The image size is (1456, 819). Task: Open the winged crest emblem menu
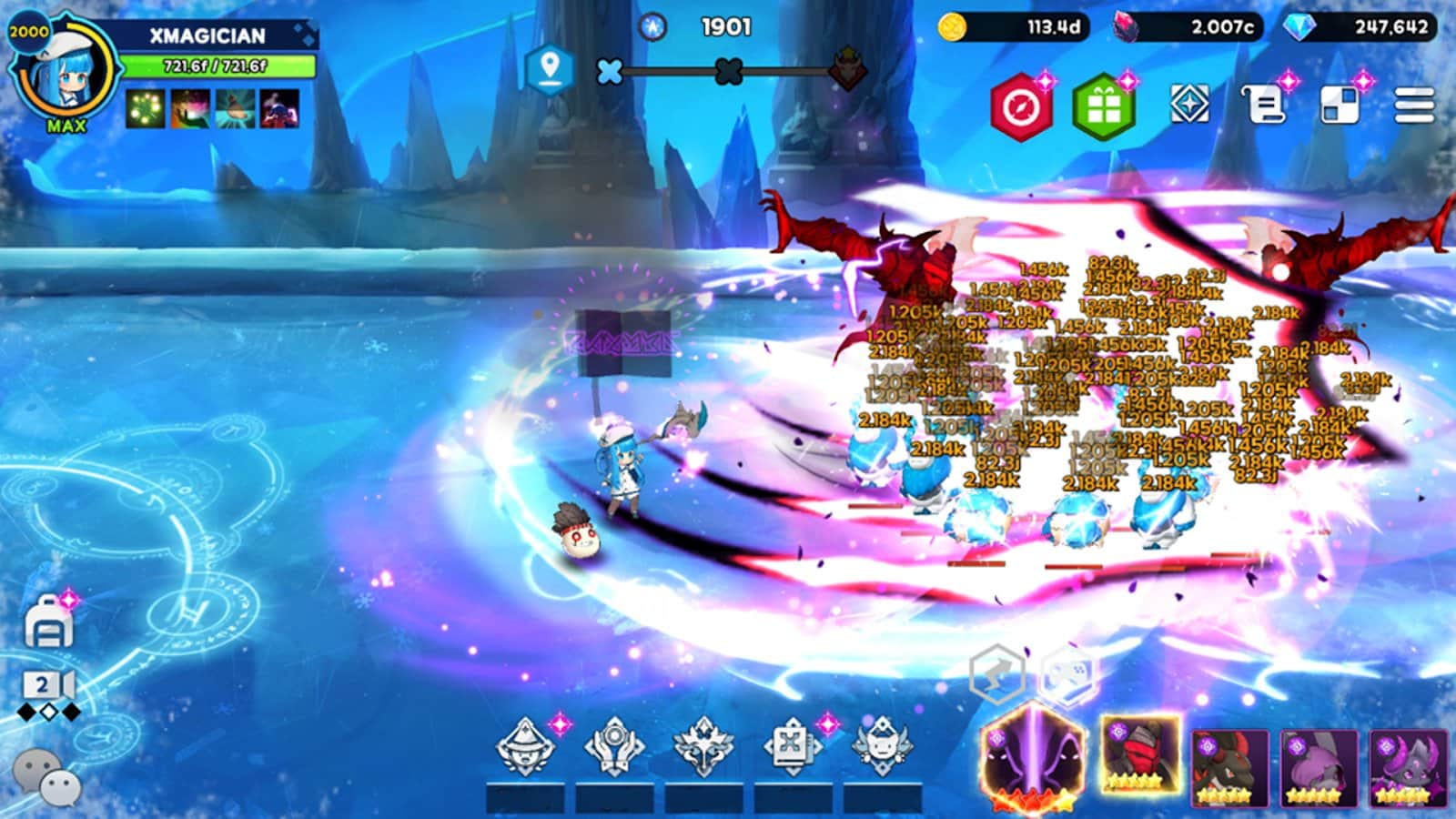click(x=703, y=747)
